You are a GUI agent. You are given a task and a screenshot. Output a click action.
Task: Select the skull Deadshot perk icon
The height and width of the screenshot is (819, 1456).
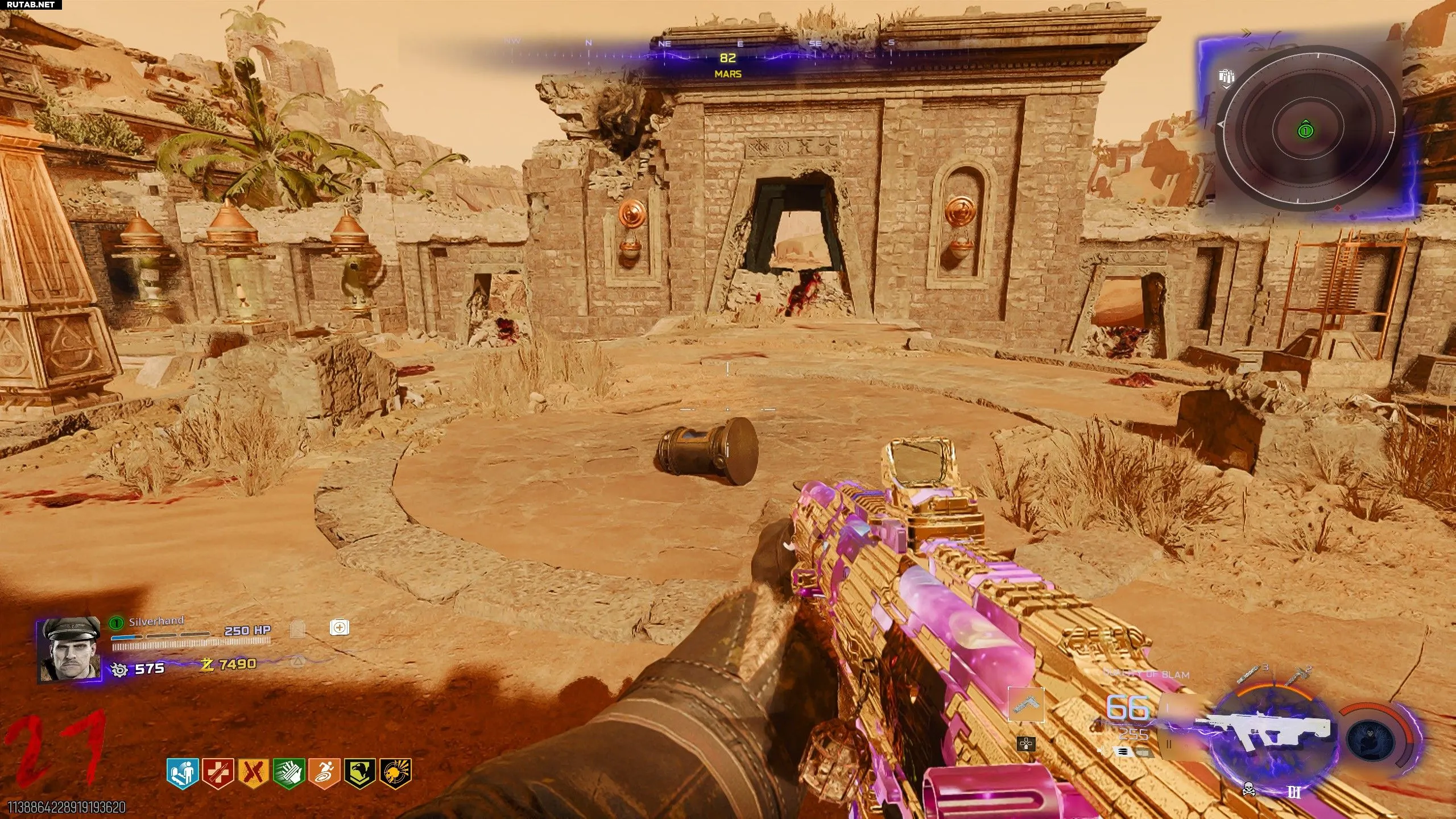coord(395,772)
